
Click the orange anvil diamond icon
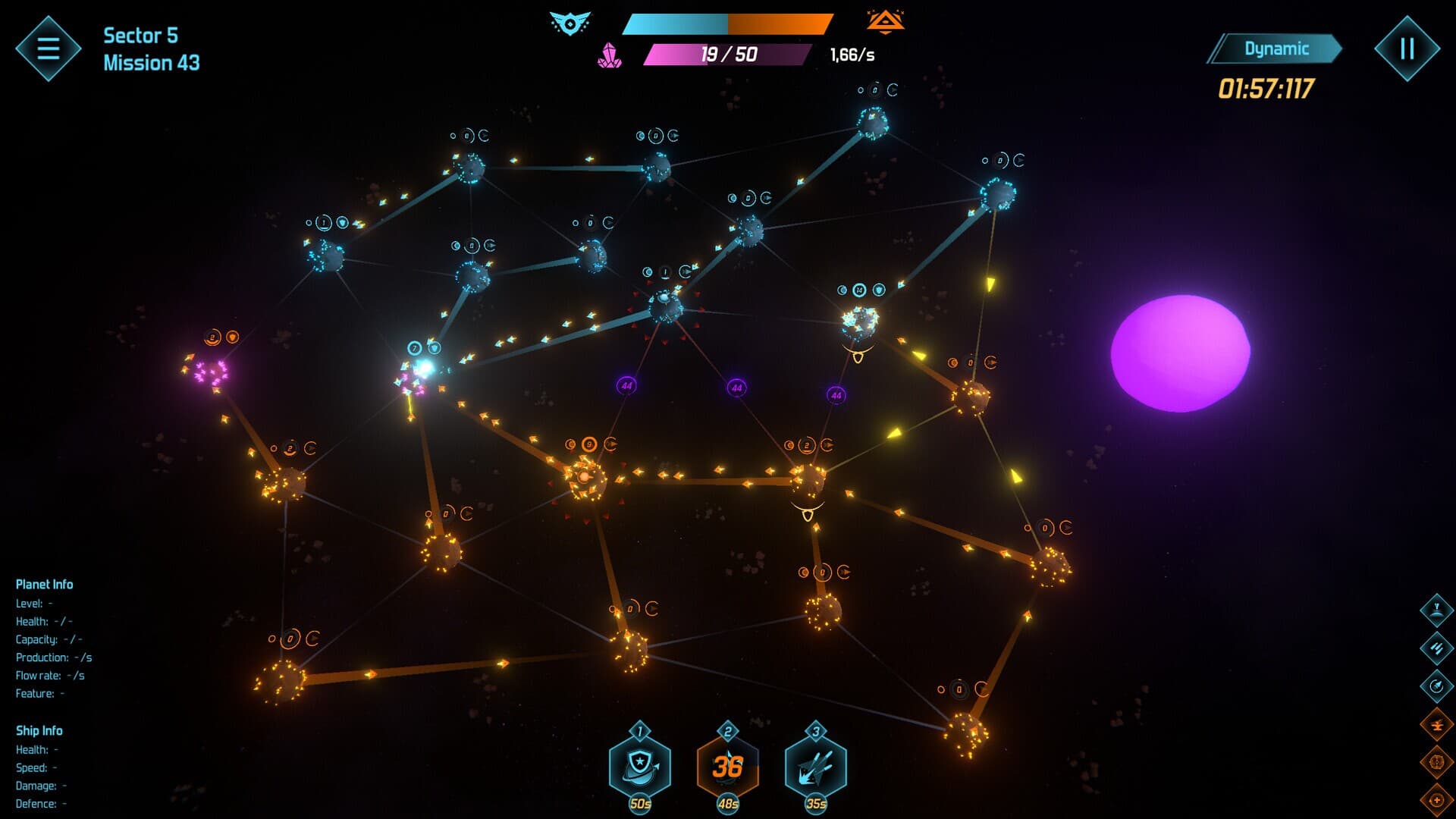coord(1436,724)
